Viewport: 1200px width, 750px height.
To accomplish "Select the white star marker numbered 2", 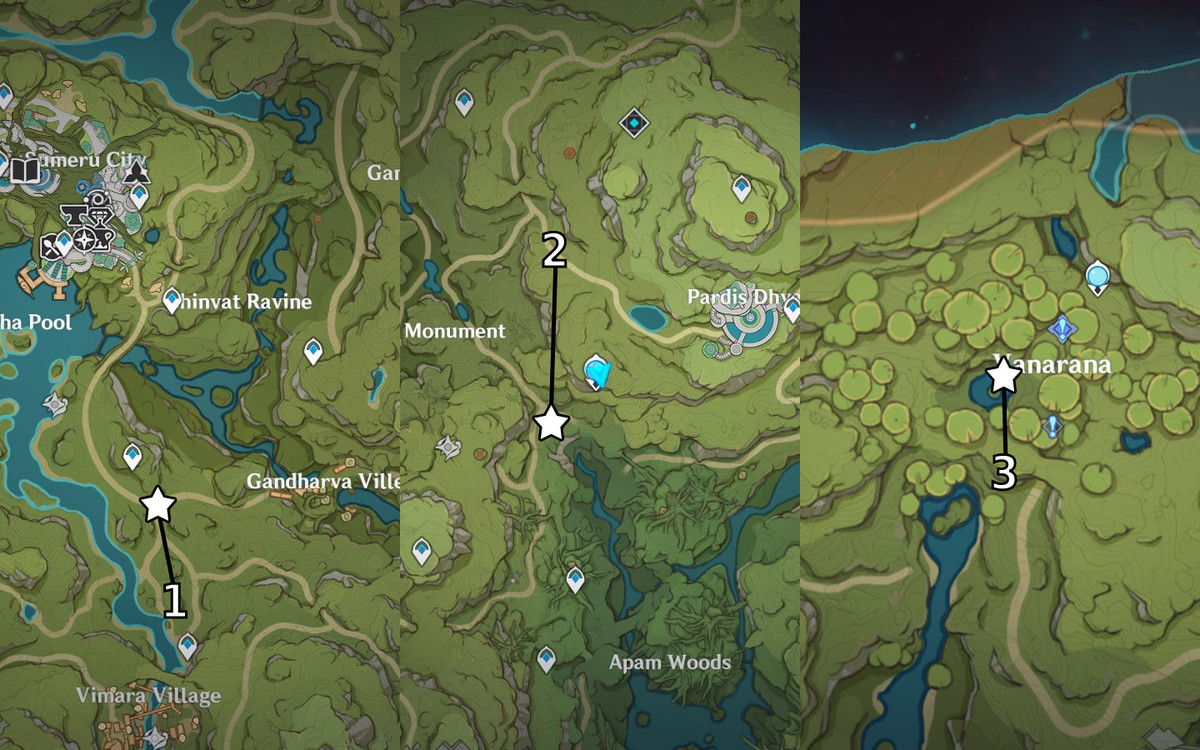I will [551, 423].
